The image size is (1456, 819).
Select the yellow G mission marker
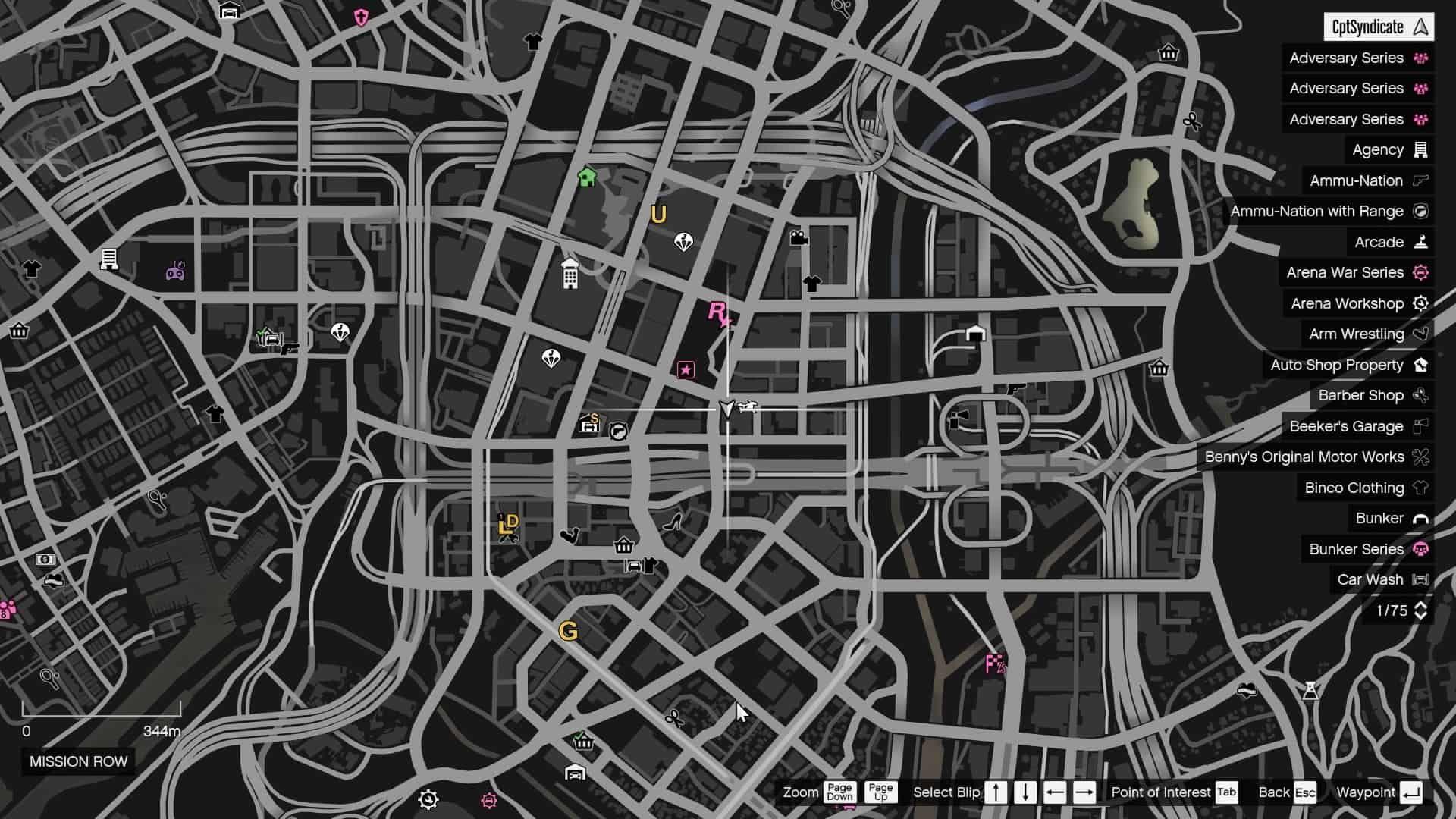coord(568,629)
